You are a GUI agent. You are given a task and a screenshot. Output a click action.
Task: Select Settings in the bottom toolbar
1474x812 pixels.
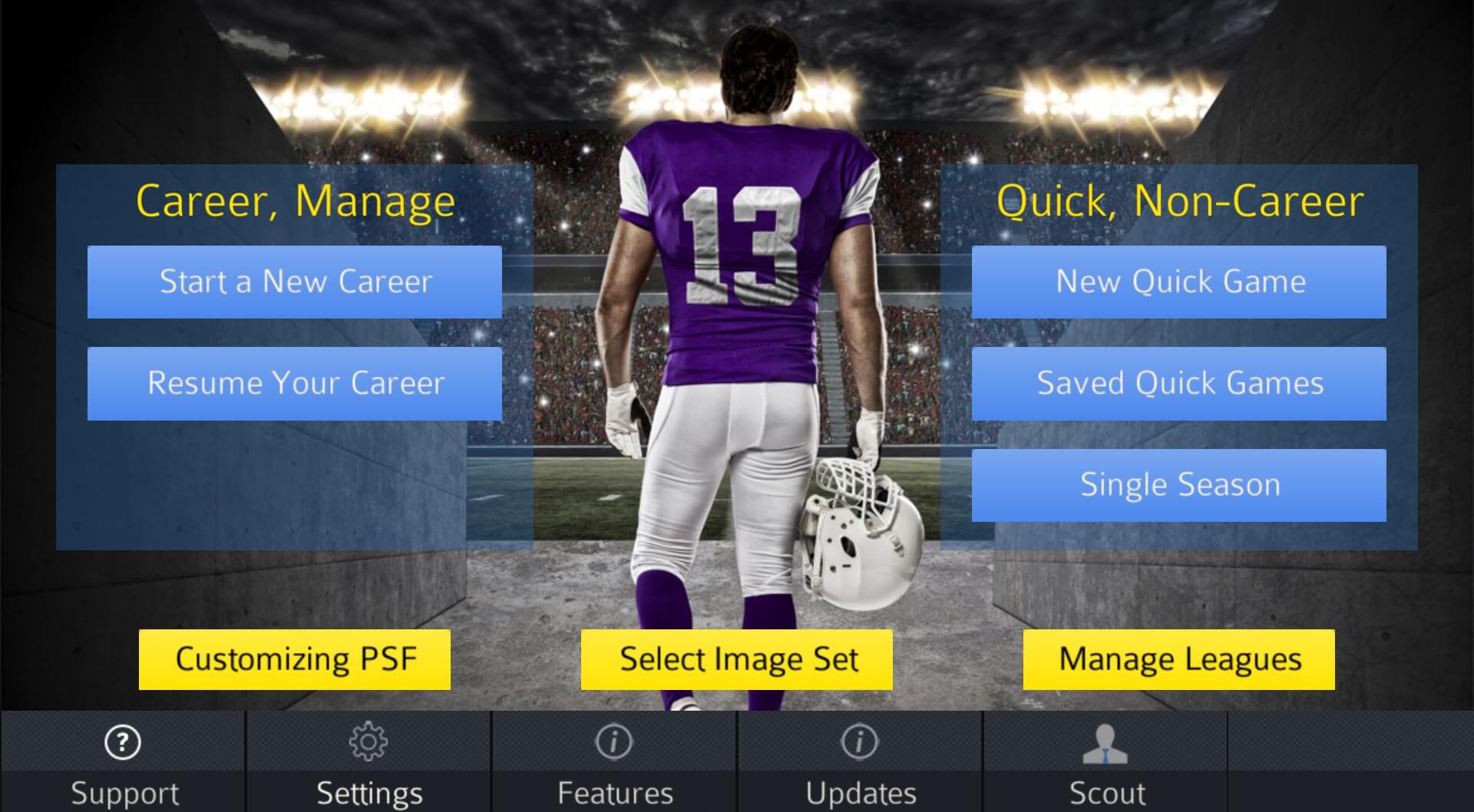(368, 792)
